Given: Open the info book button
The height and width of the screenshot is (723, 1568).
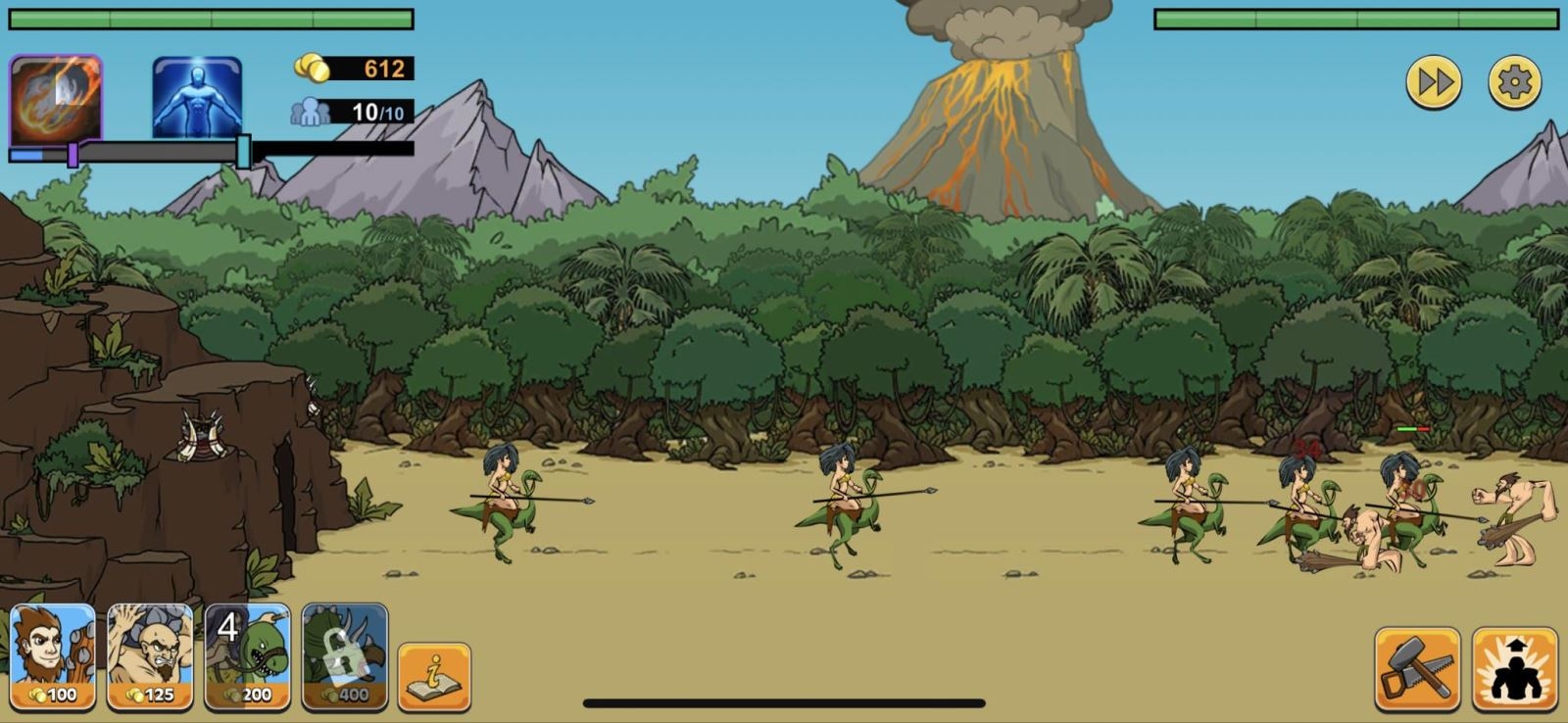Looking at the screenshot, I should 434,676.
